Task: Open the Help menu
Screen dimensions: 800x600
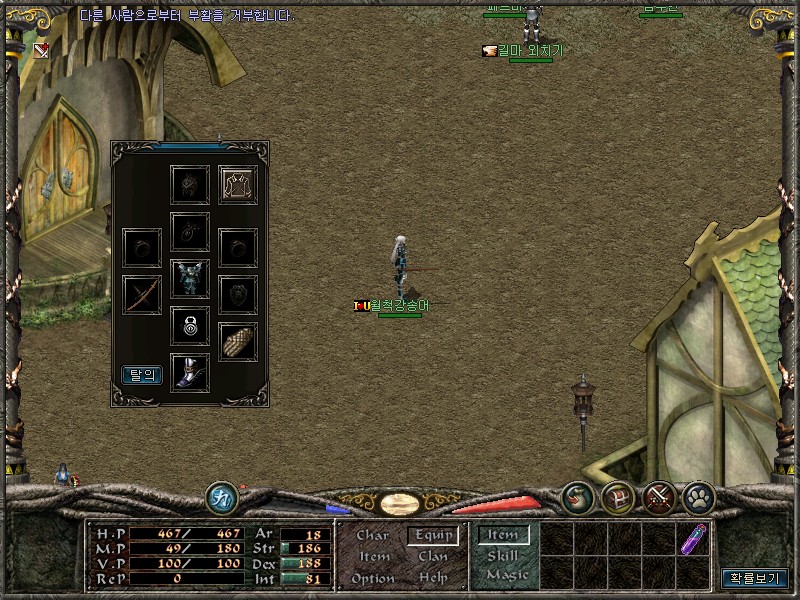Action: (433, 578)
